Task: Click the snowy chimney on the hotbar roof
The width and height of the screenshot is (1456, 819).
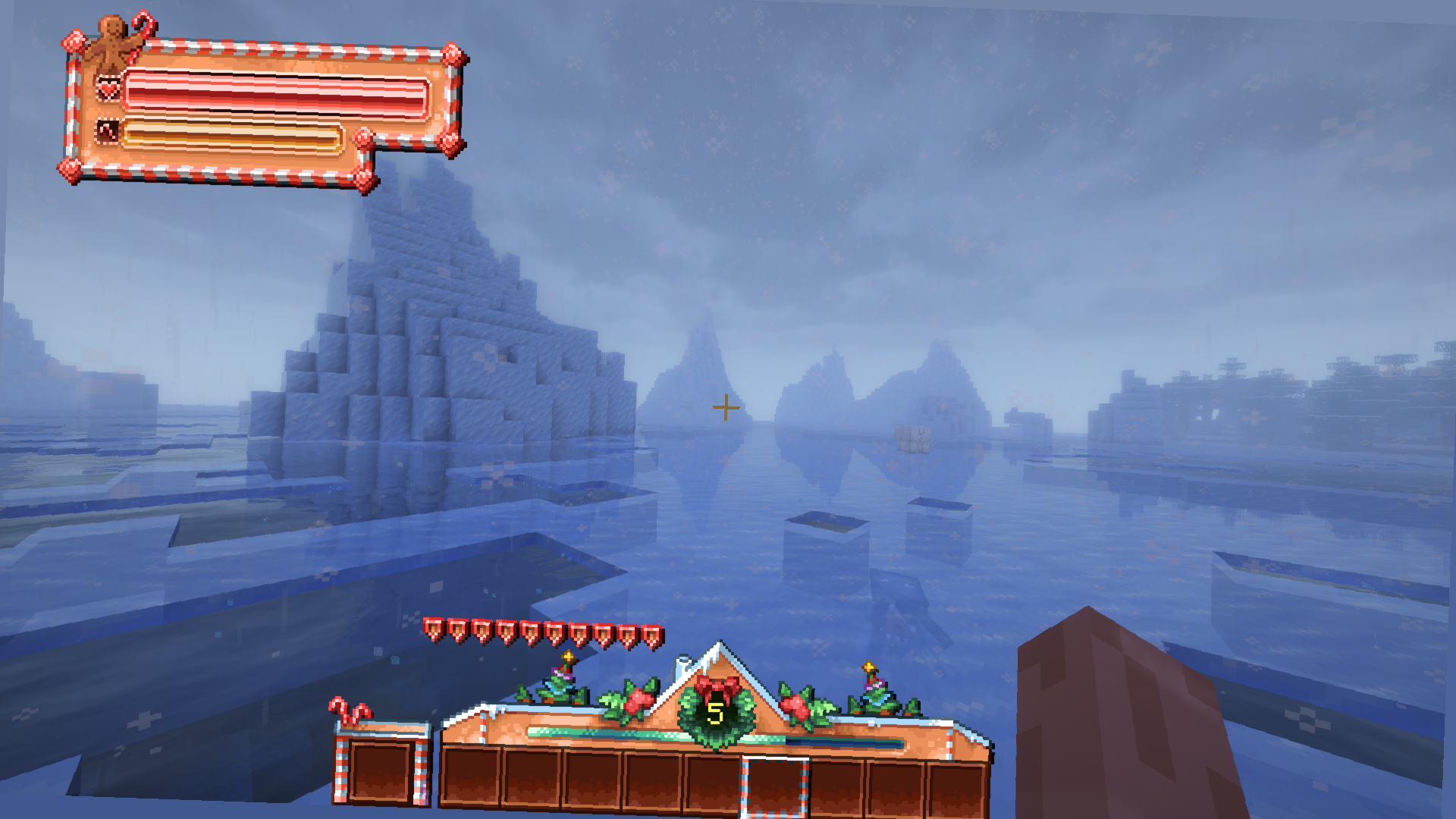Action: (683, 661)
